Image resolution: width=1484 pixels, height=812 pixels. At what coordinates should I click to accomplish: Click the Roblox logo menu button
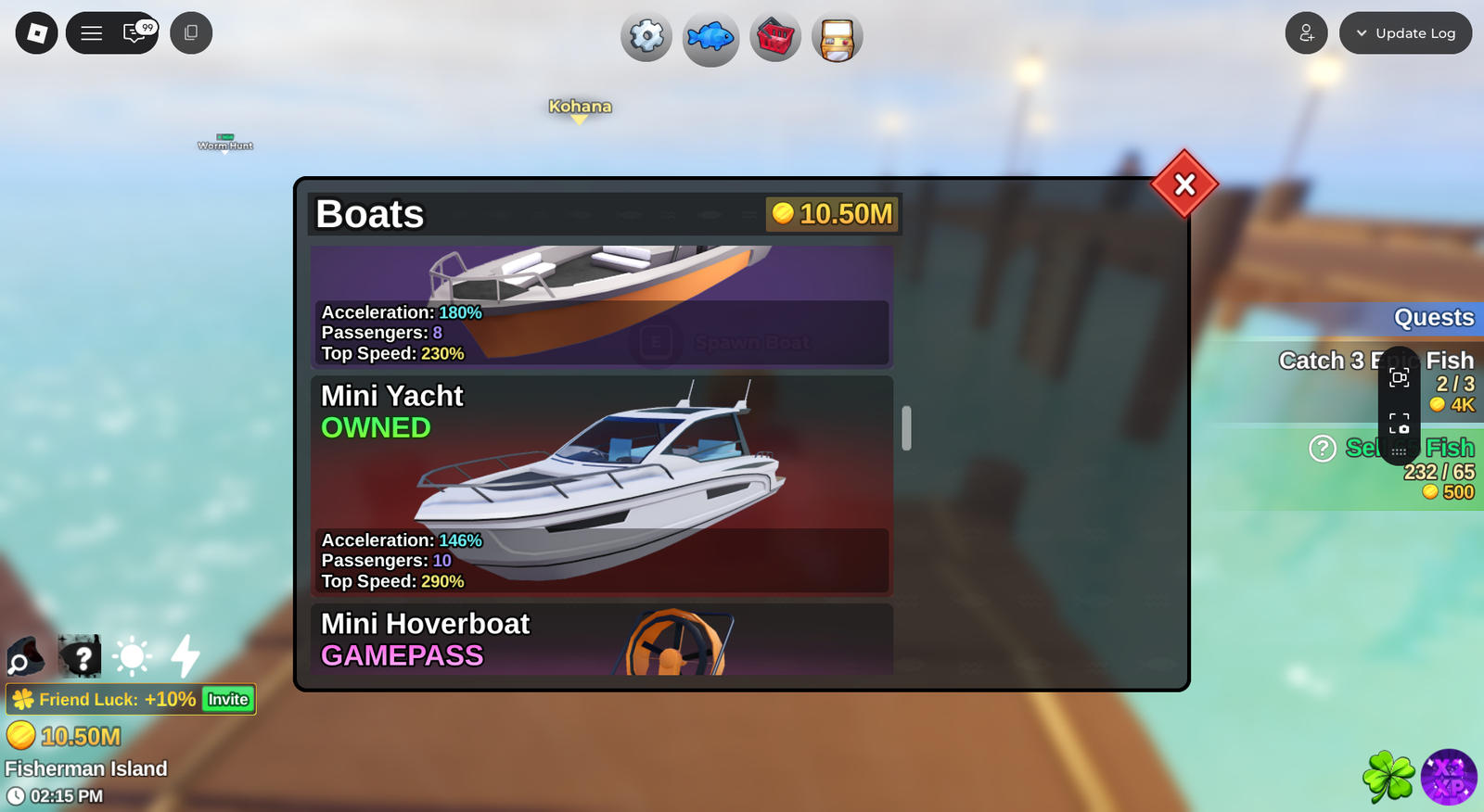(37, 33)
